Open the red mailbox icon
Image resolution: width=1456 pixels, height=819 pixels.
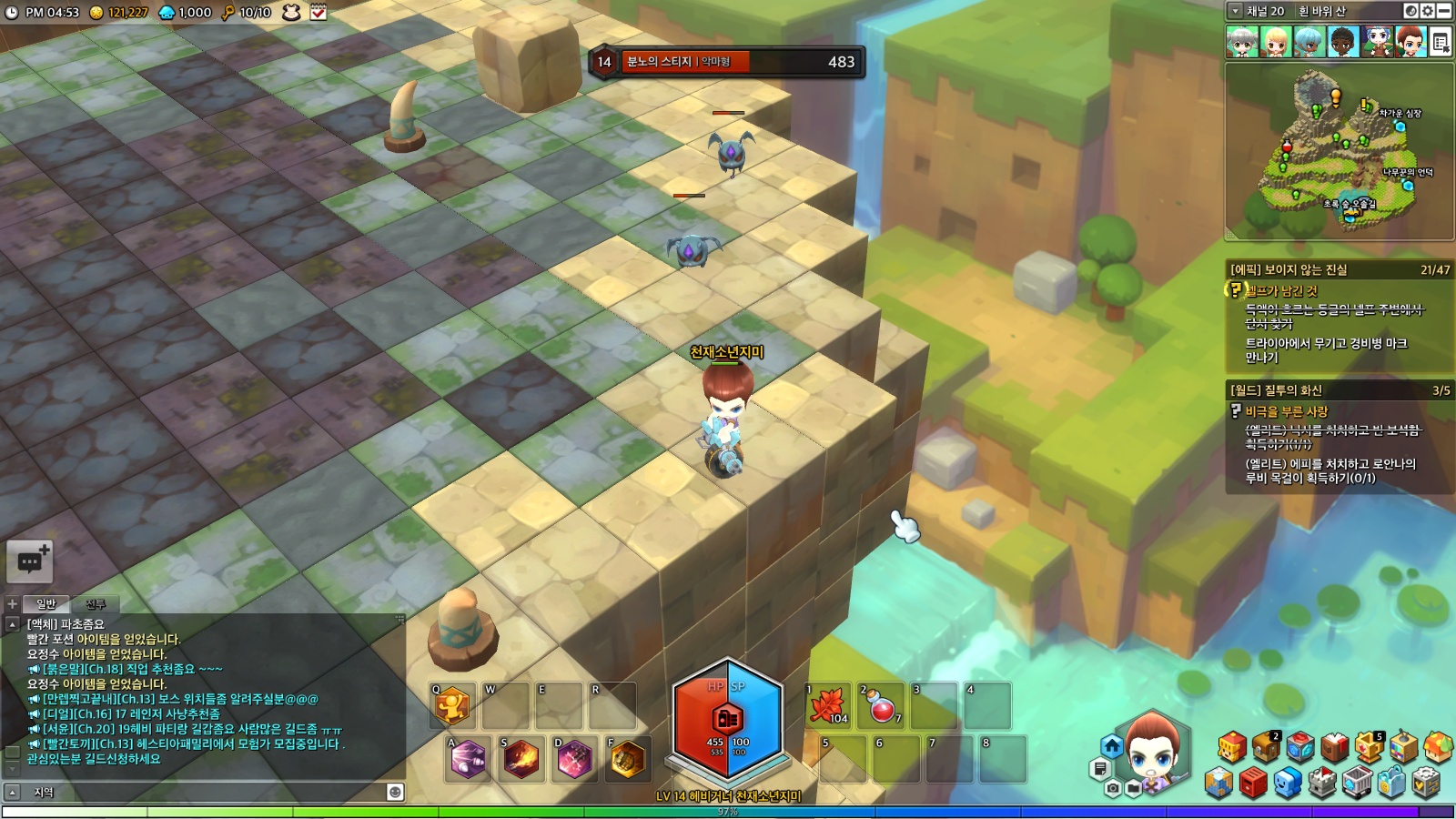coord(1253,782)
